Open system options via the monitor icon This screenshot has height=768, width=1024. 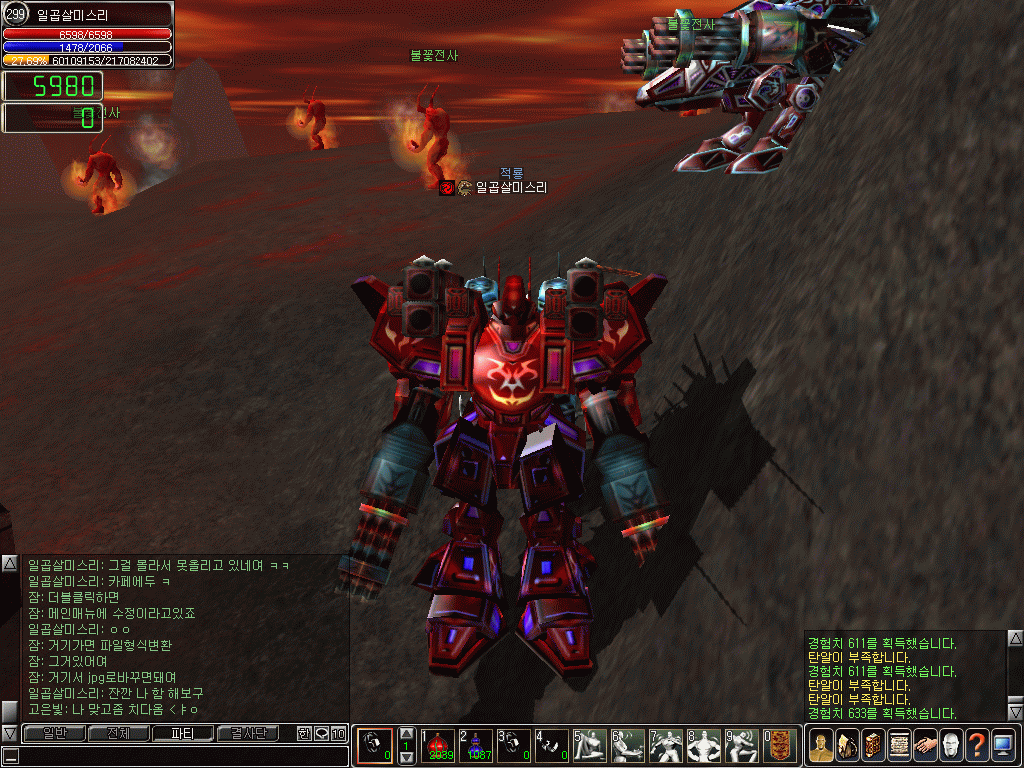(x=1002, y=745)
